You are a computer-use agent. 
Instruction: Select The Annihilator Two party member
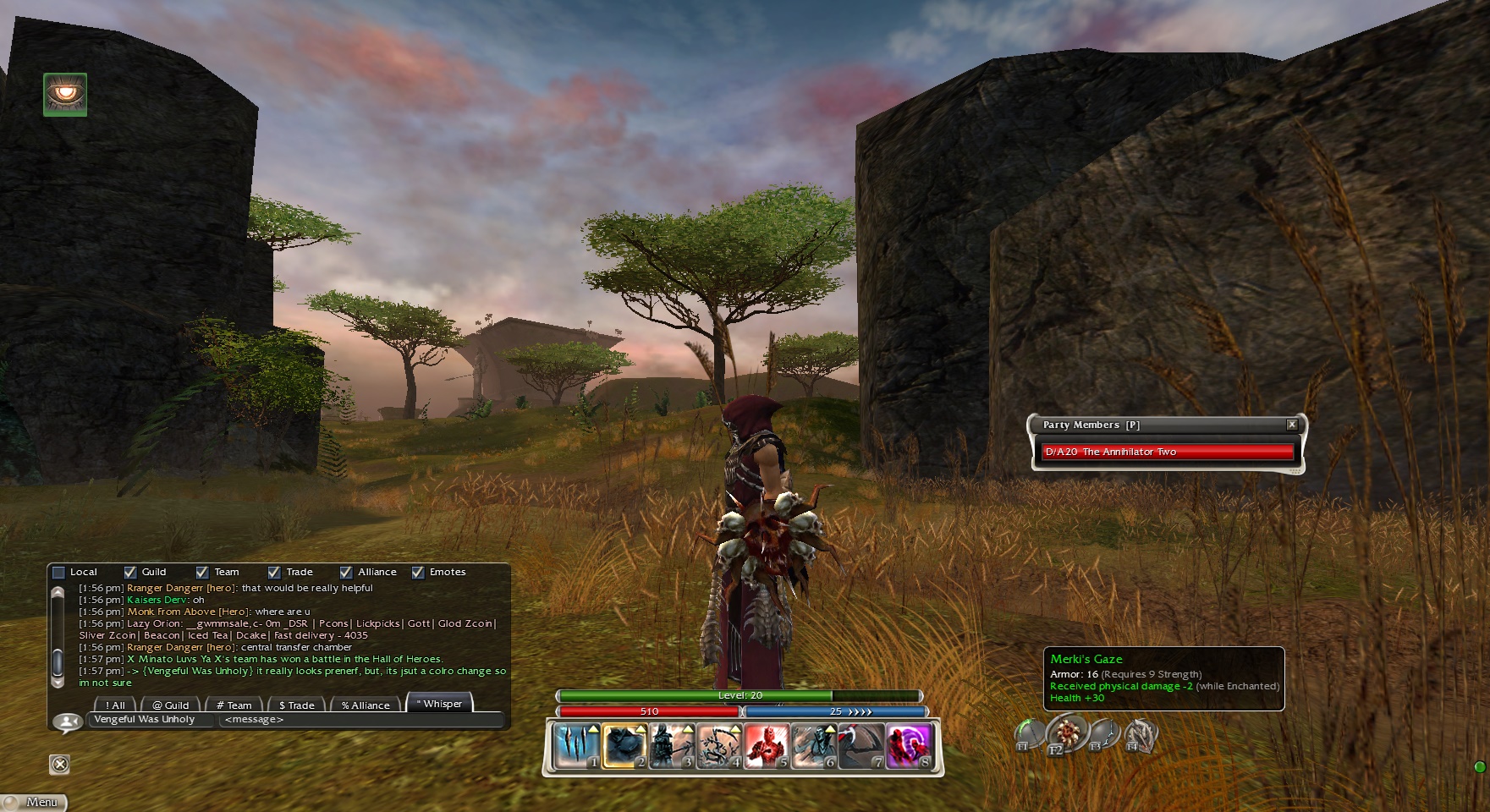pos(1167,452)
